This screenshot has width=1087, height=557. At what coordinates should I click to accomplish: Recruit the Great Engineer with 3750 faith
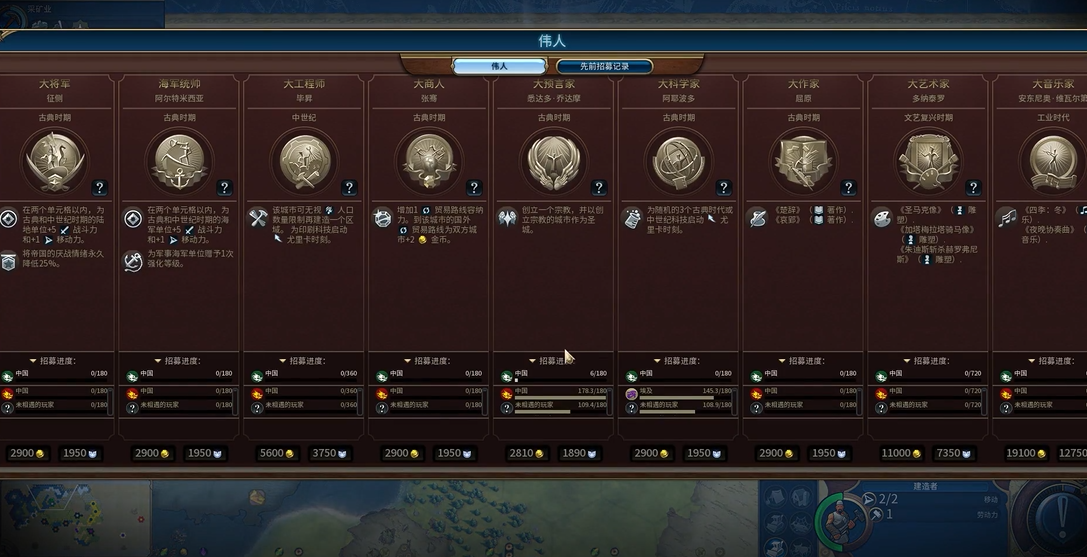pos(330,453)
